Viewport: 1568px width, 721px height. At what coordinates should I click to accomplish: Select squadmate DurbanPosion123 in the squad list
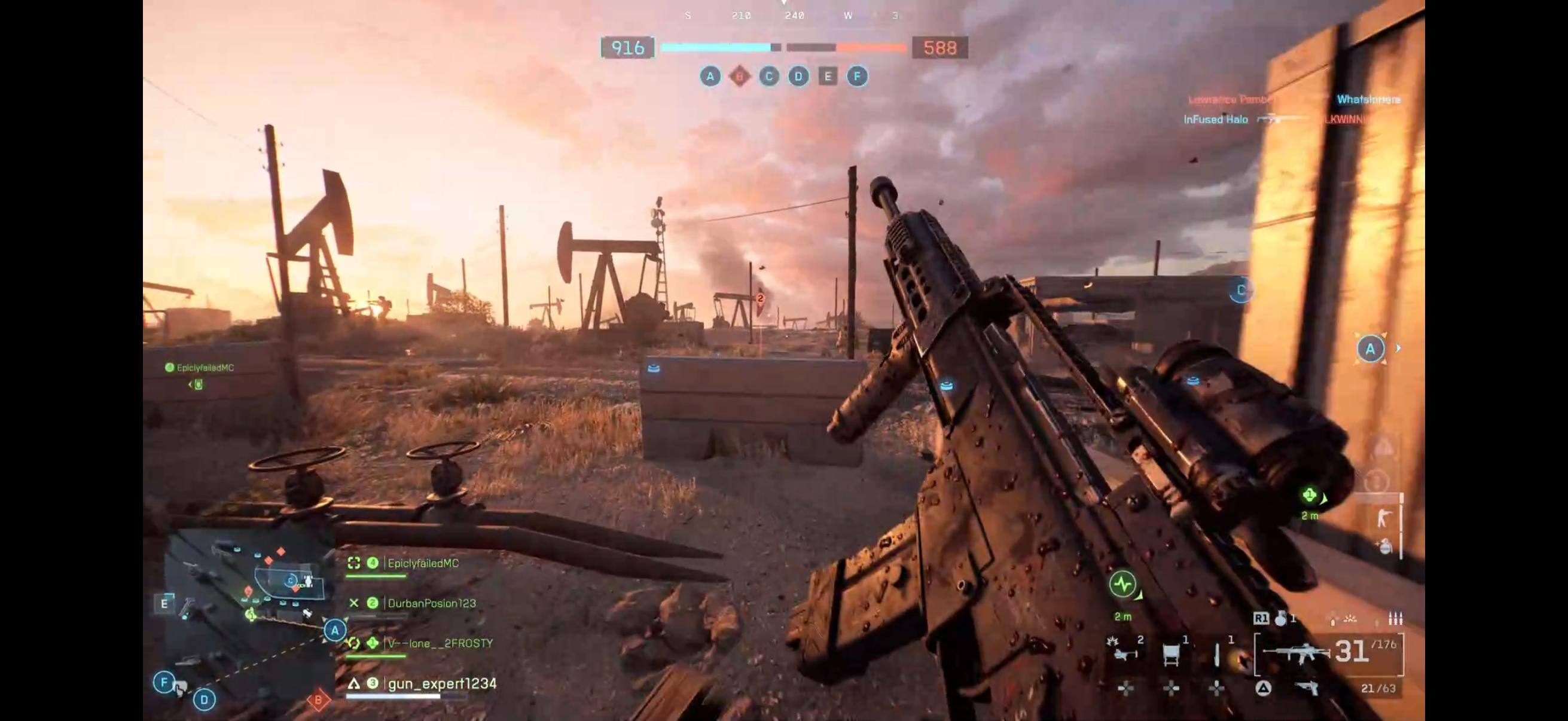tap(431, 604)
